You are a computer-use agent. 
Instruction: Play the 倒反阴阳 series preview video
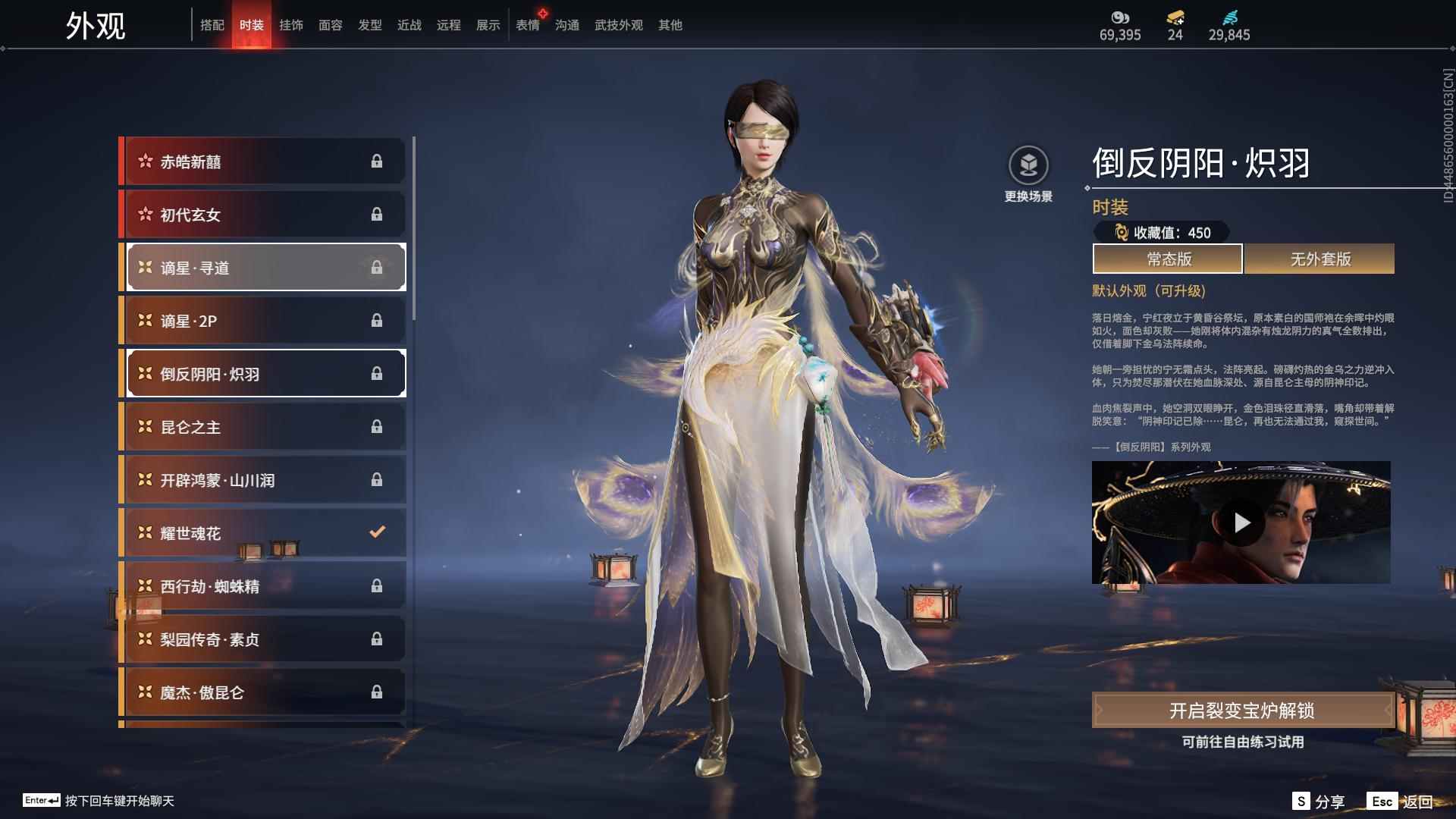pos(1241,521)
